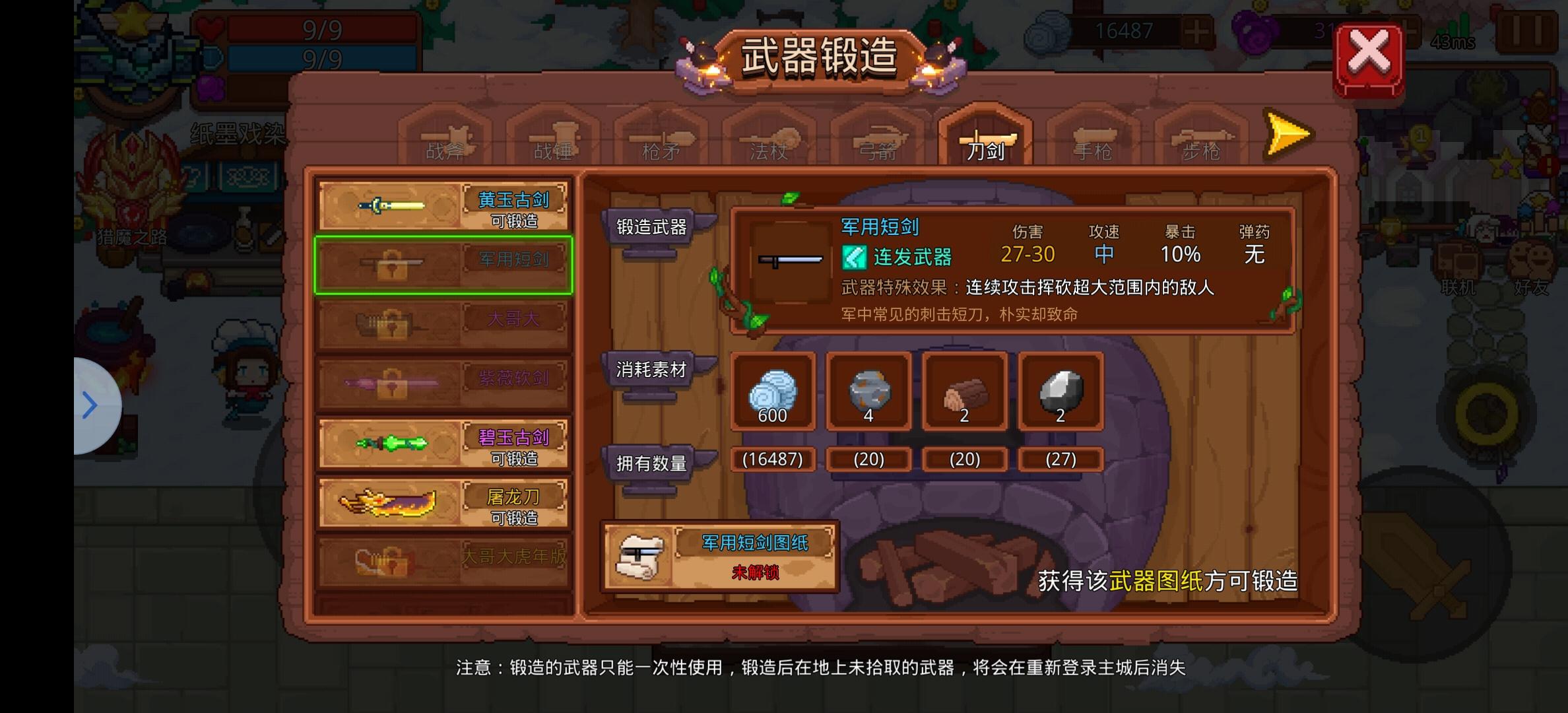Click the stone material icon showing 600
Image resolution: width=1568 pixels, height=713 pixels.
[x=772, y=393]
